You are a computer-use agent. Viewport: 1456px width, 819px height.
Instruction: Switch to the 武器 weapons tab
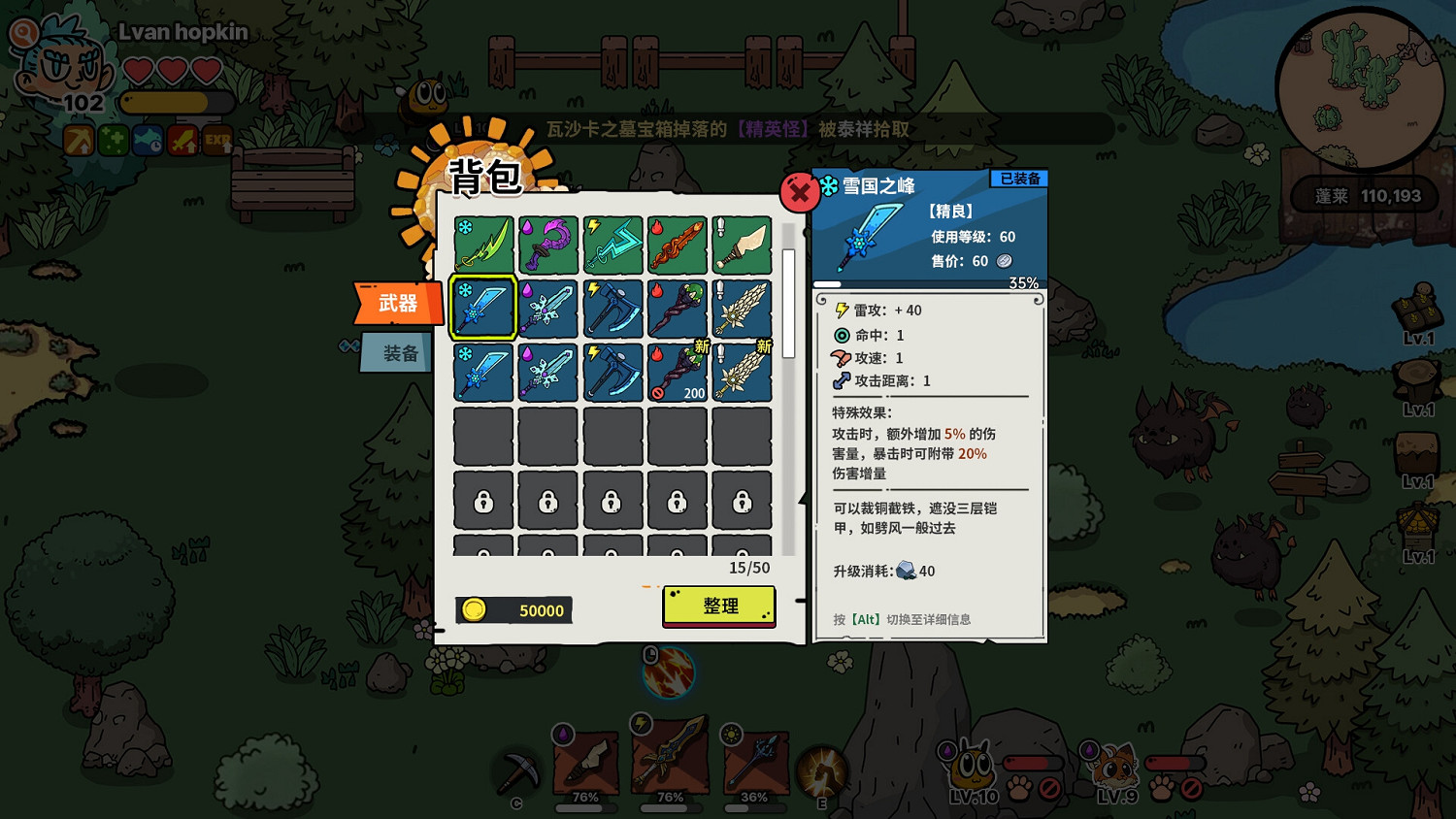(x=396, y=304)
